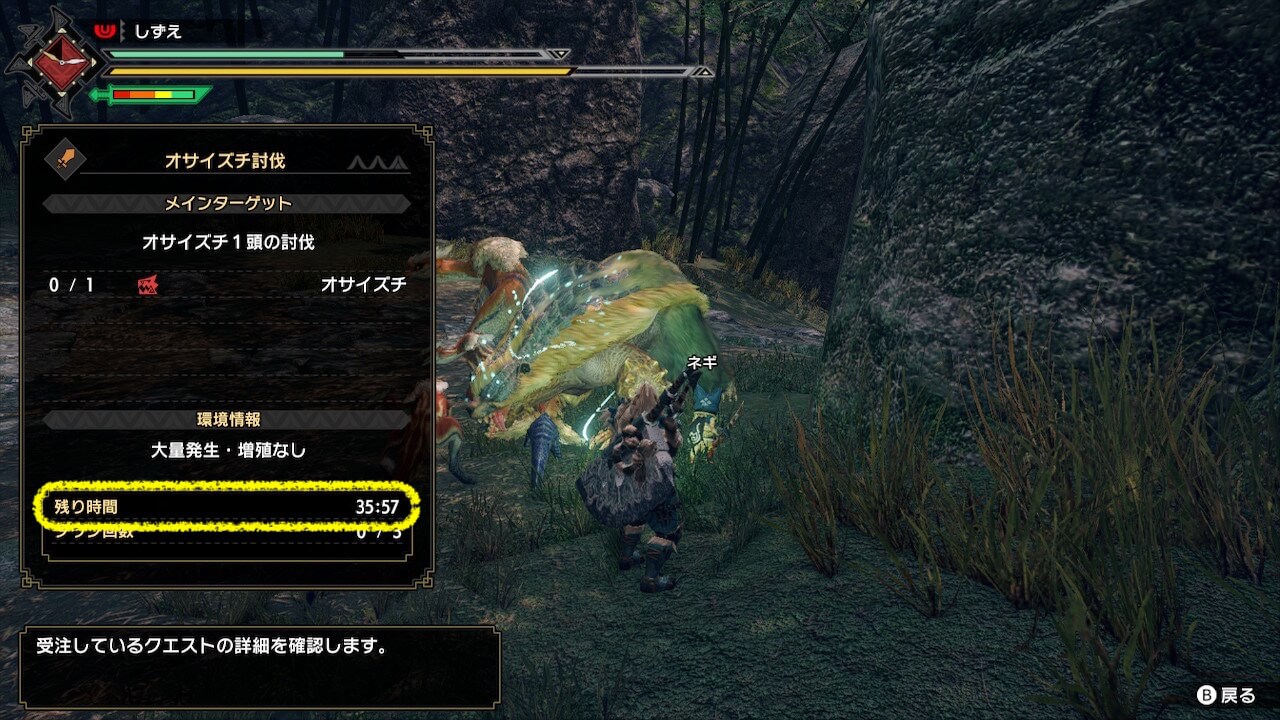Select the オサイズチ討伐 quest title header
The image size is (1280, 720).
pyautogui.click(x=225, y=160)
